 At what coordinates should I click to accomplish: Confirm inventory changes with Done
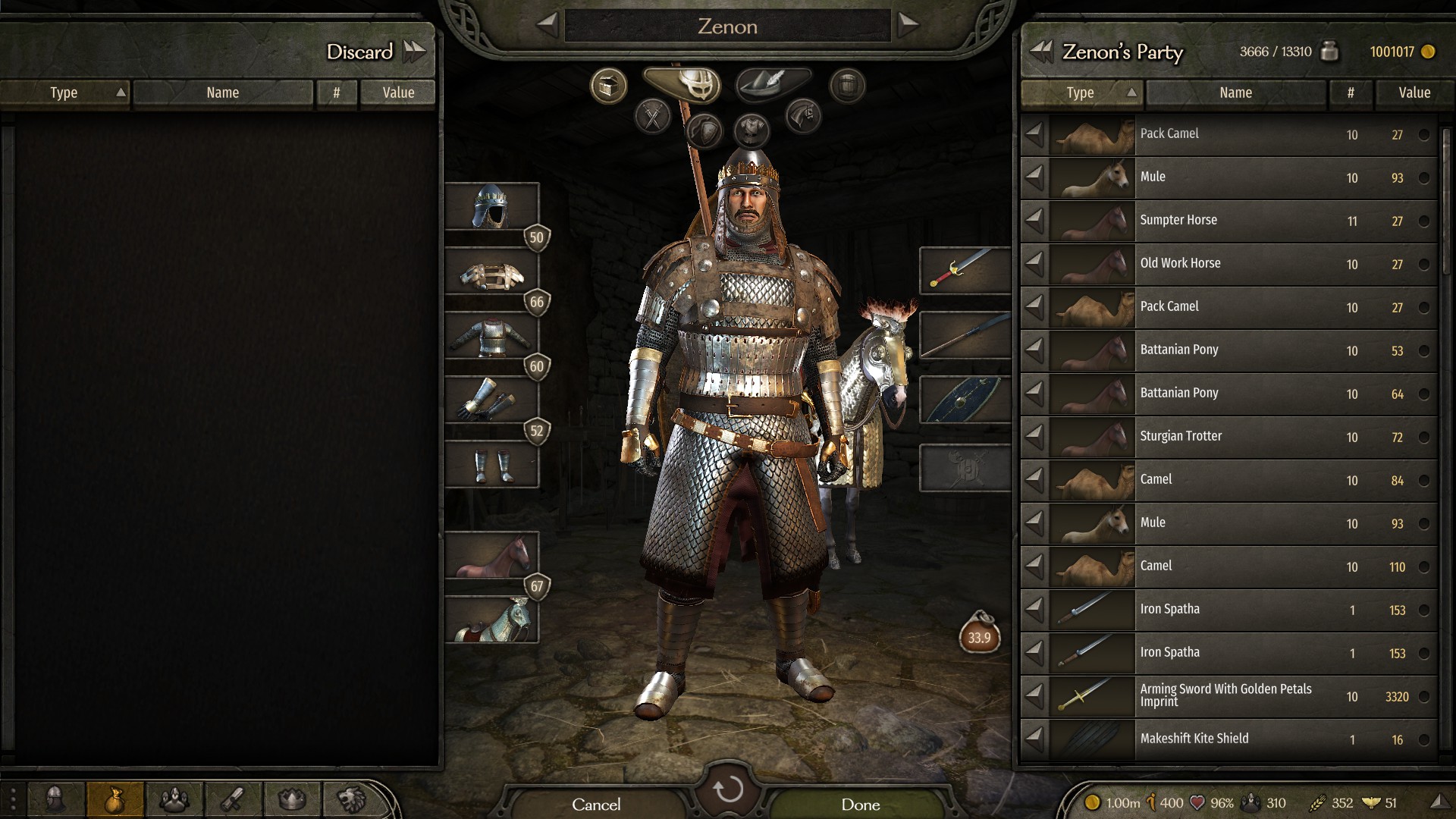point(860,804)
